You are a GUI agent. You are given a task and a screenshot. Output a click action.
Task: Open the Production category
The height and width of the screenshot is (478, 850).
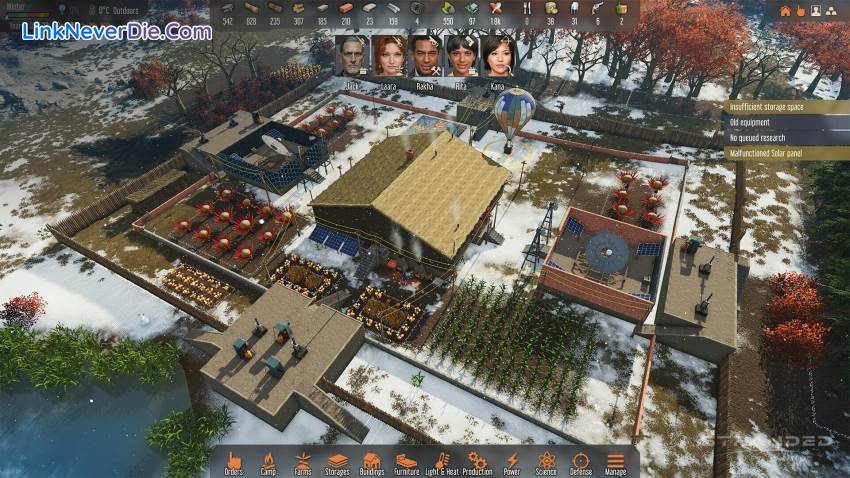[x=477, y=461]
